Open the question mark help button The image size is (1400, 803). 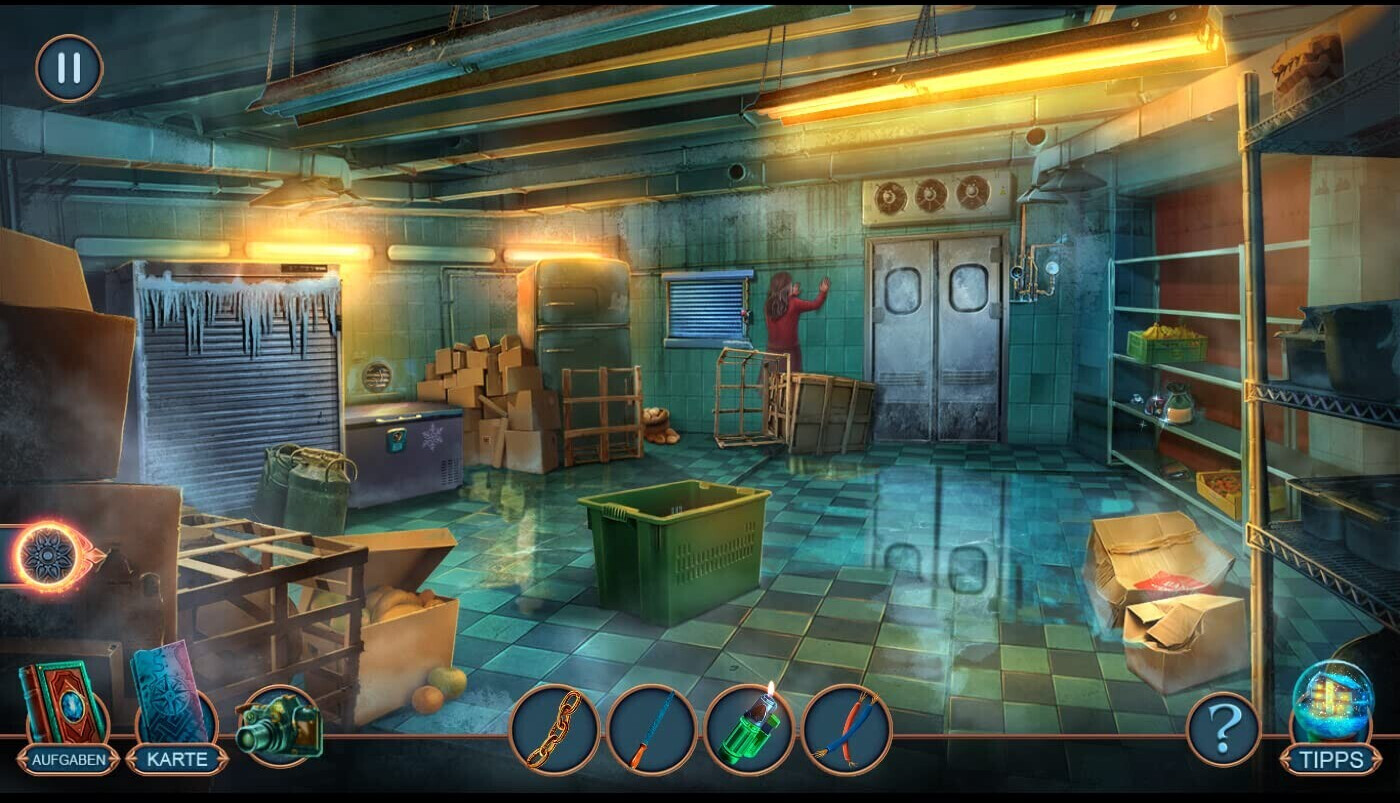tap(1222, 729)
